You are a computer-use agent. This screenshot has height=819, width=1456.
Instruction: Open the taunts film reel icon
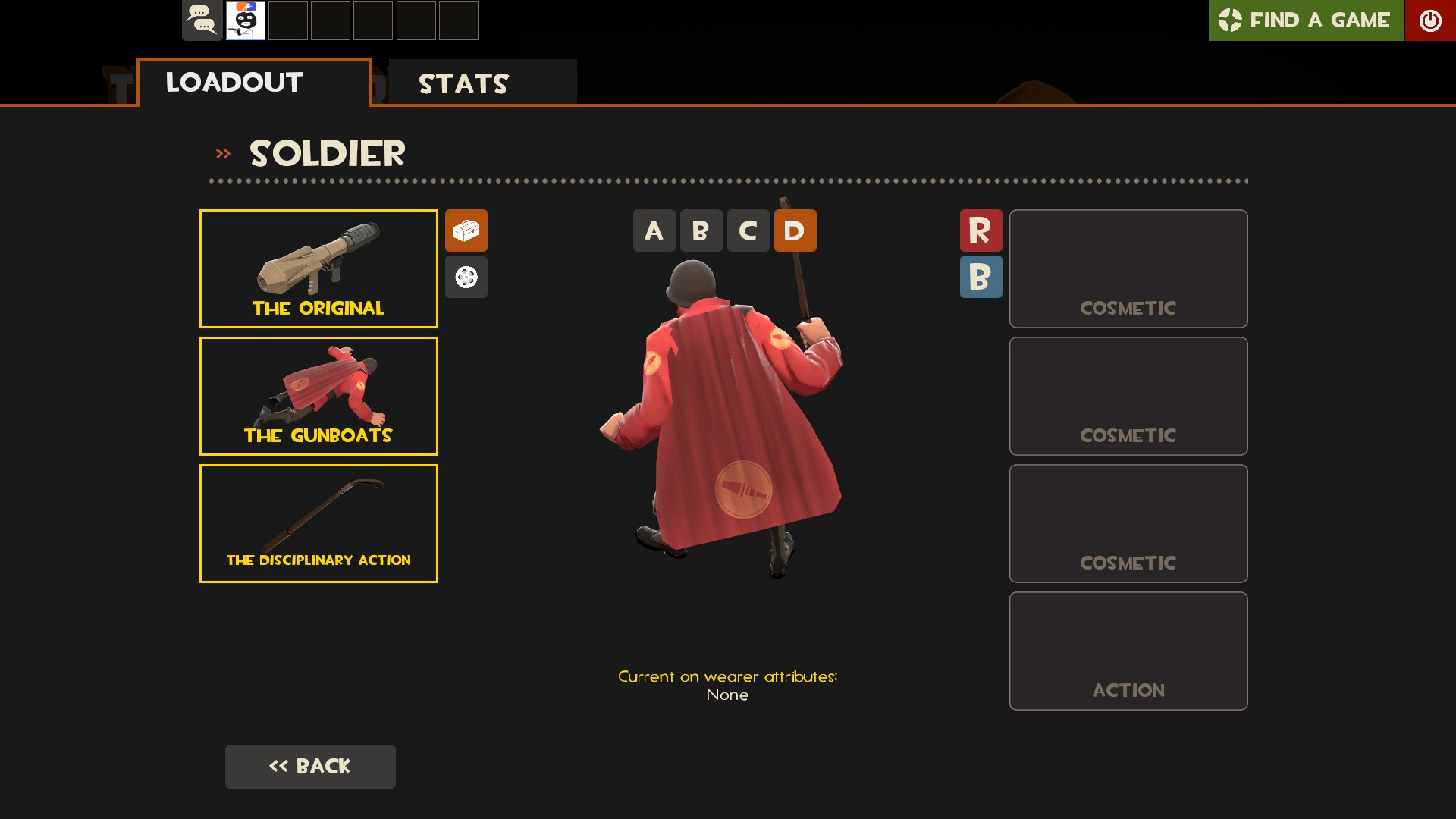pos(466,277)
